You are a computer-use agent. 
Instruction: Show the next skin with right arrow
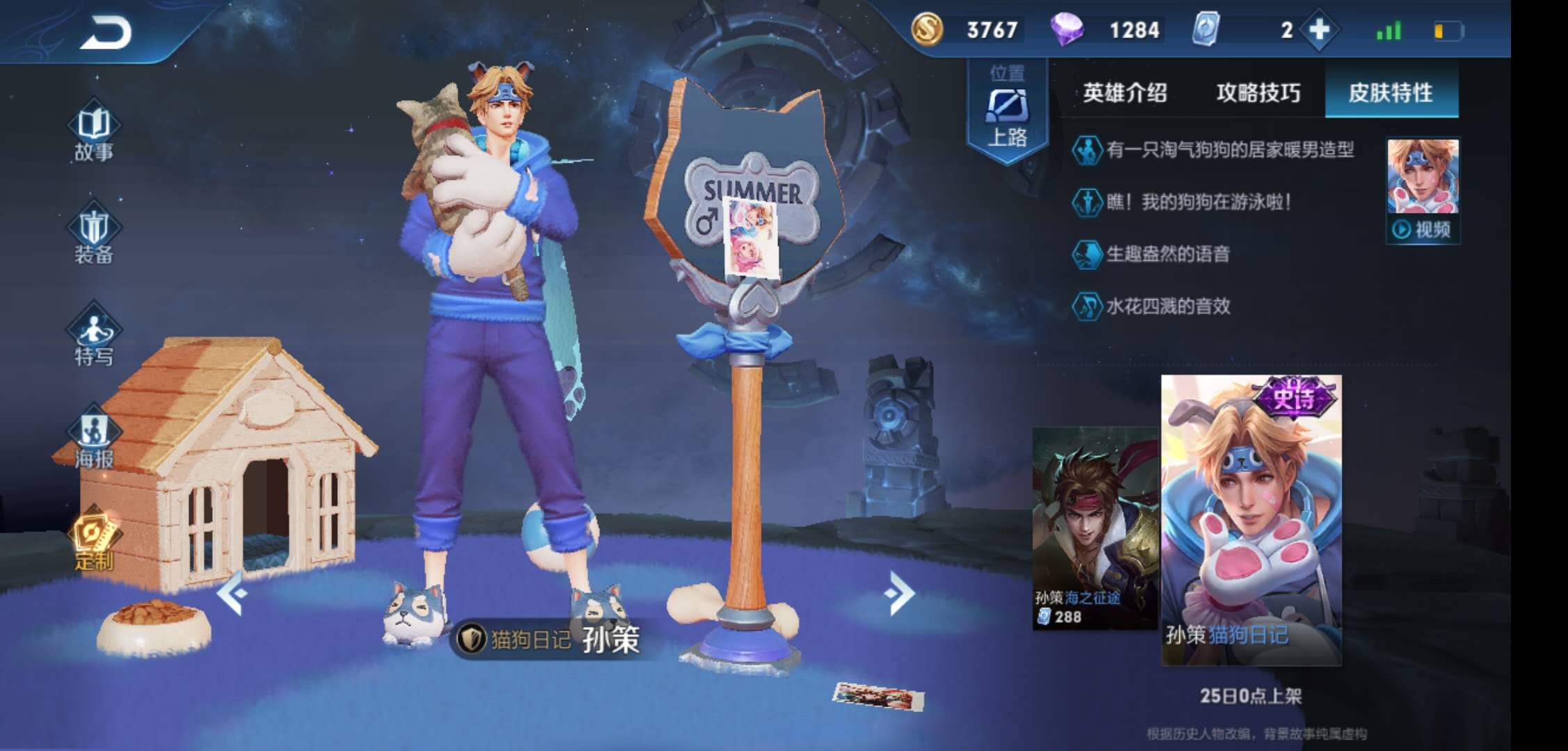click(x=900, y=593)
